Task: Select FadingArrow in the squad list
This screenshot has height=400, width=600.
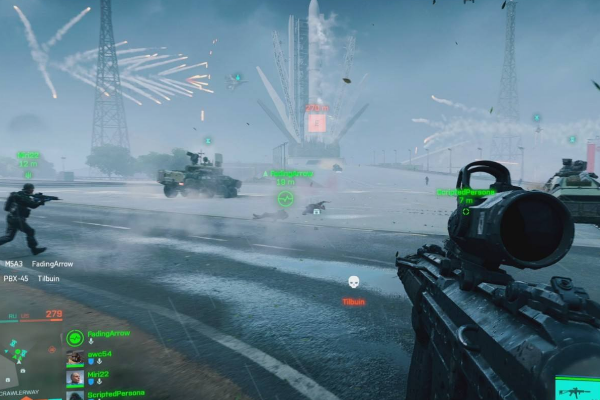Action: pos(108,333)
